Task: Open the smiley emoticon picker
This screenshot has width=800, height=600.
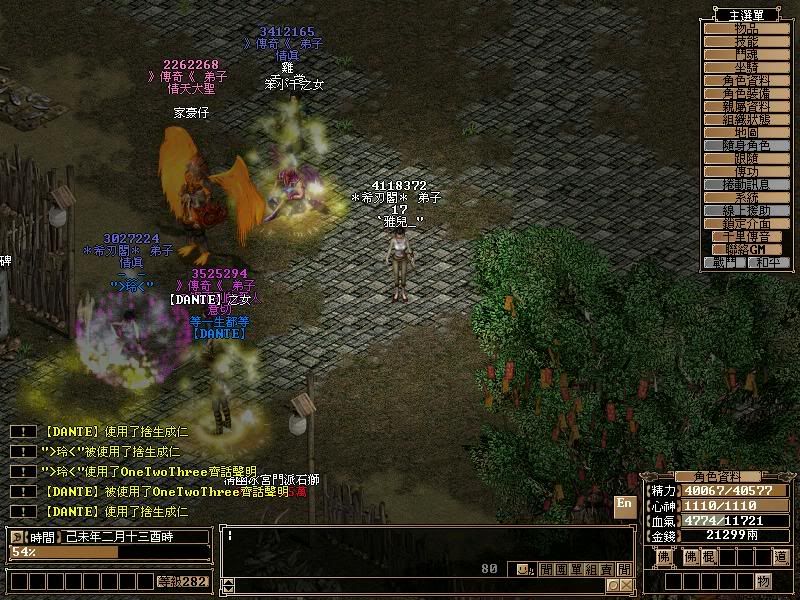Action: [x=523, y=569]
